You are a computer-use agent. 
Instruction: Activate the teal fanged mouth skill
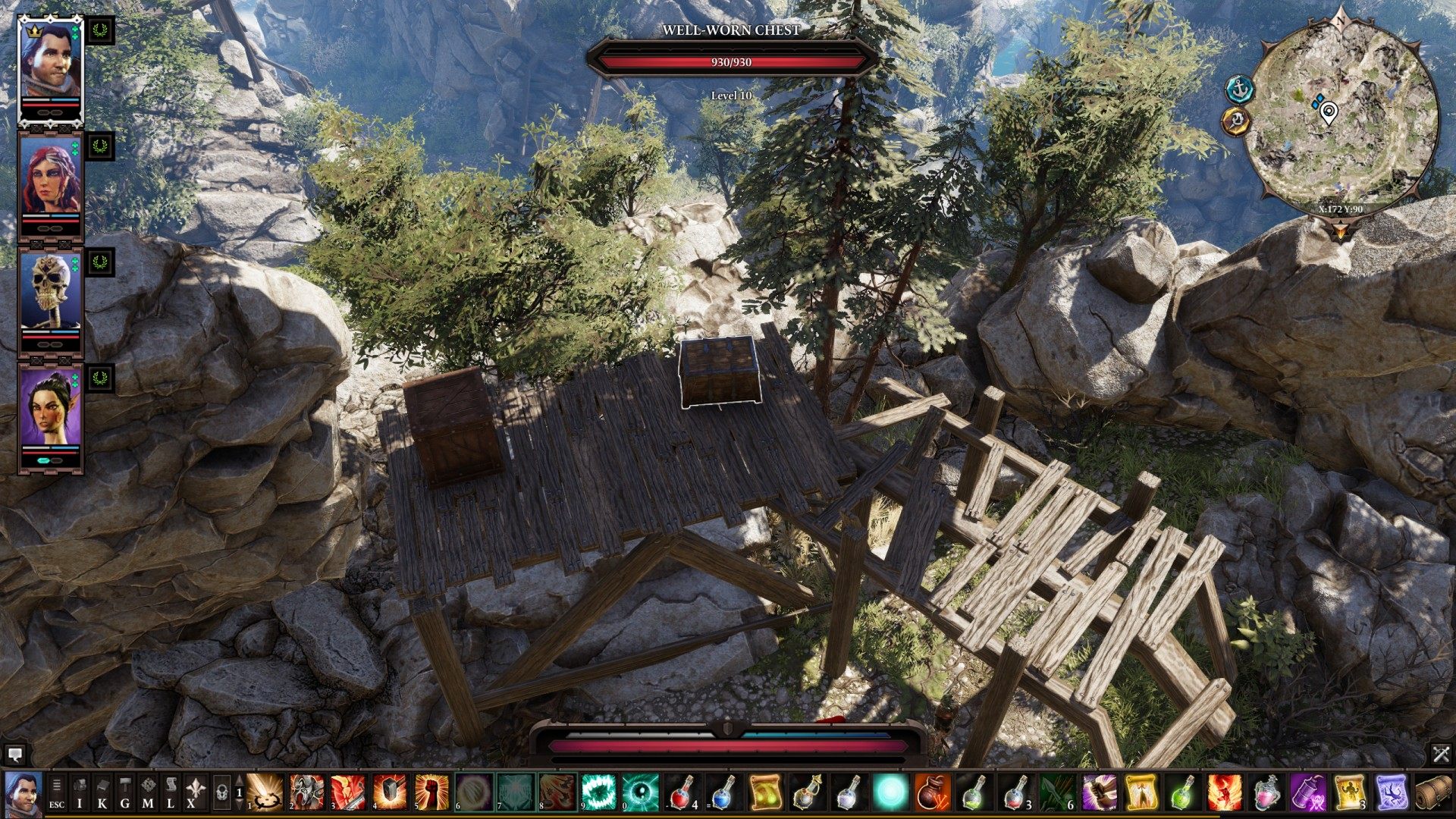[599, 793]
